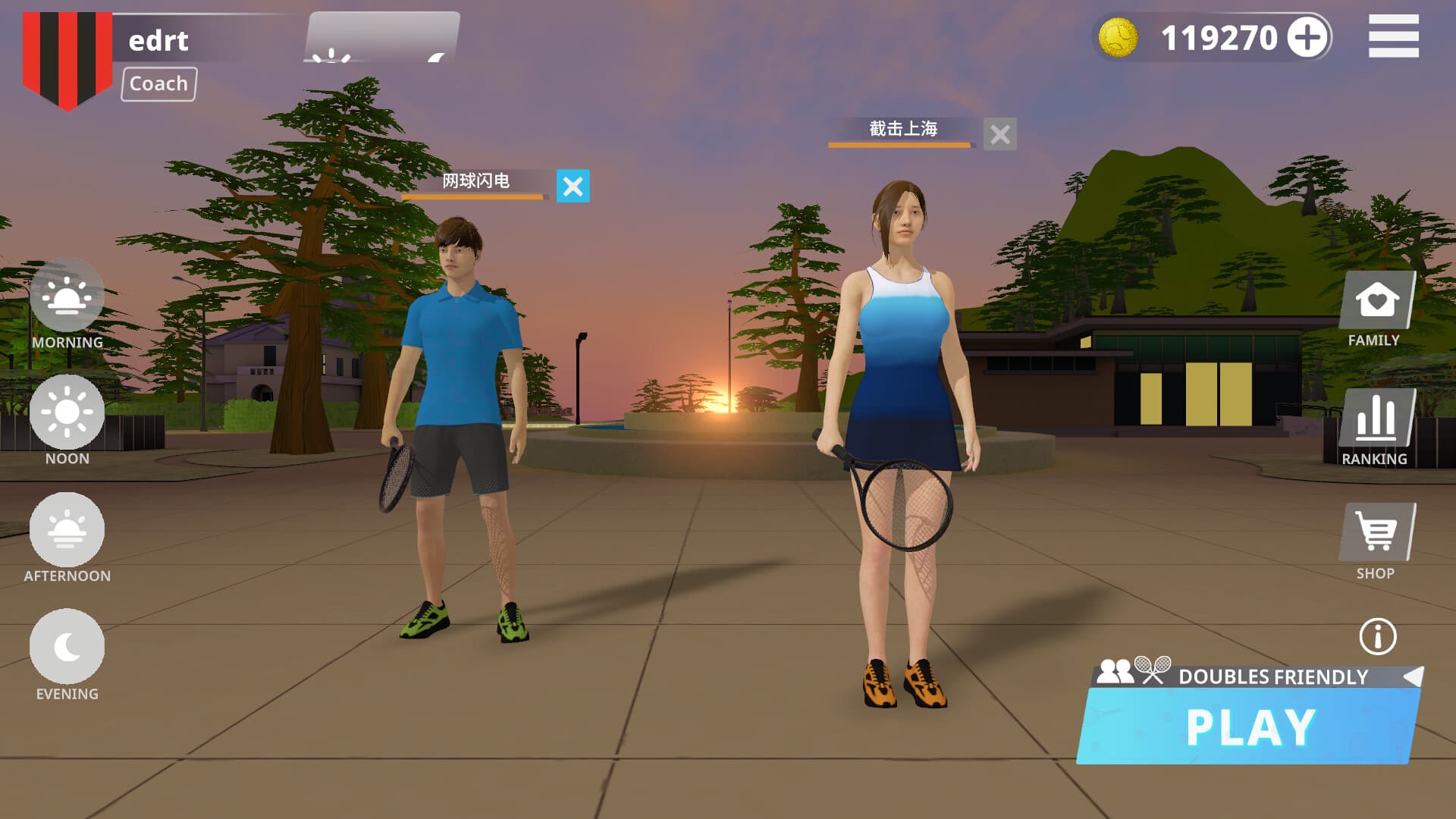Remove player 网球闪电 with blue X
Screen dimensions: 1456x819
(x=573, y=187)
